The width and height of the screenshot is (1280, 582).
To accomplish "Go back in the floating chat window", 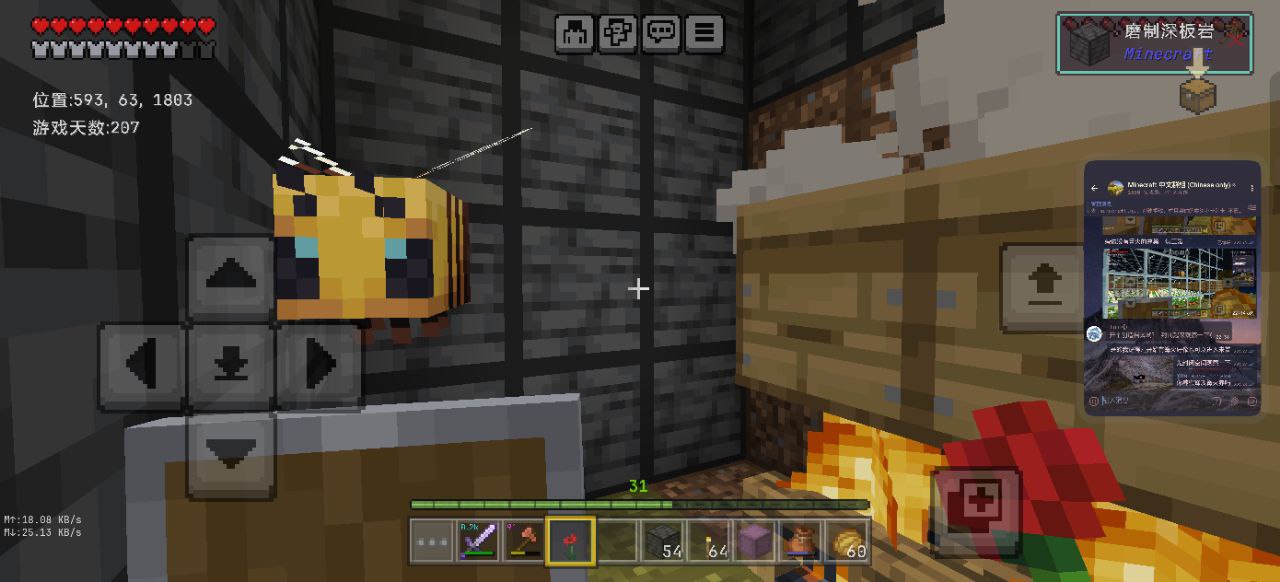I will pos(1095,188).
